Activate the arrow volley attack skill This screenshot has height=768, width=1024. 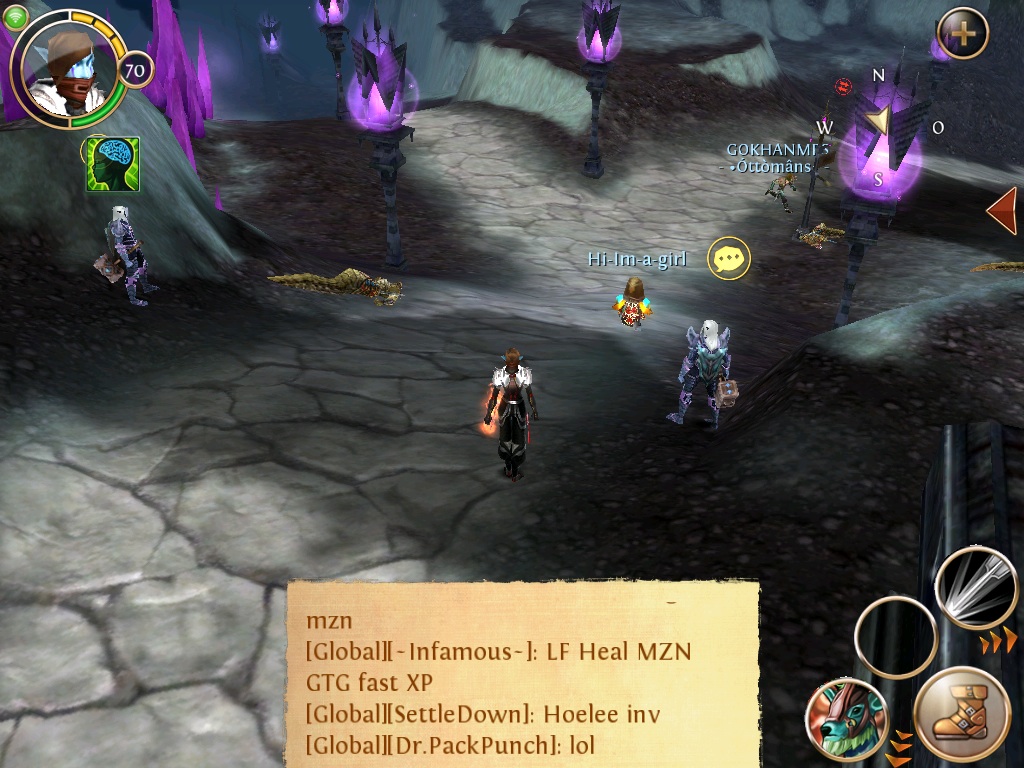point(975,587)
